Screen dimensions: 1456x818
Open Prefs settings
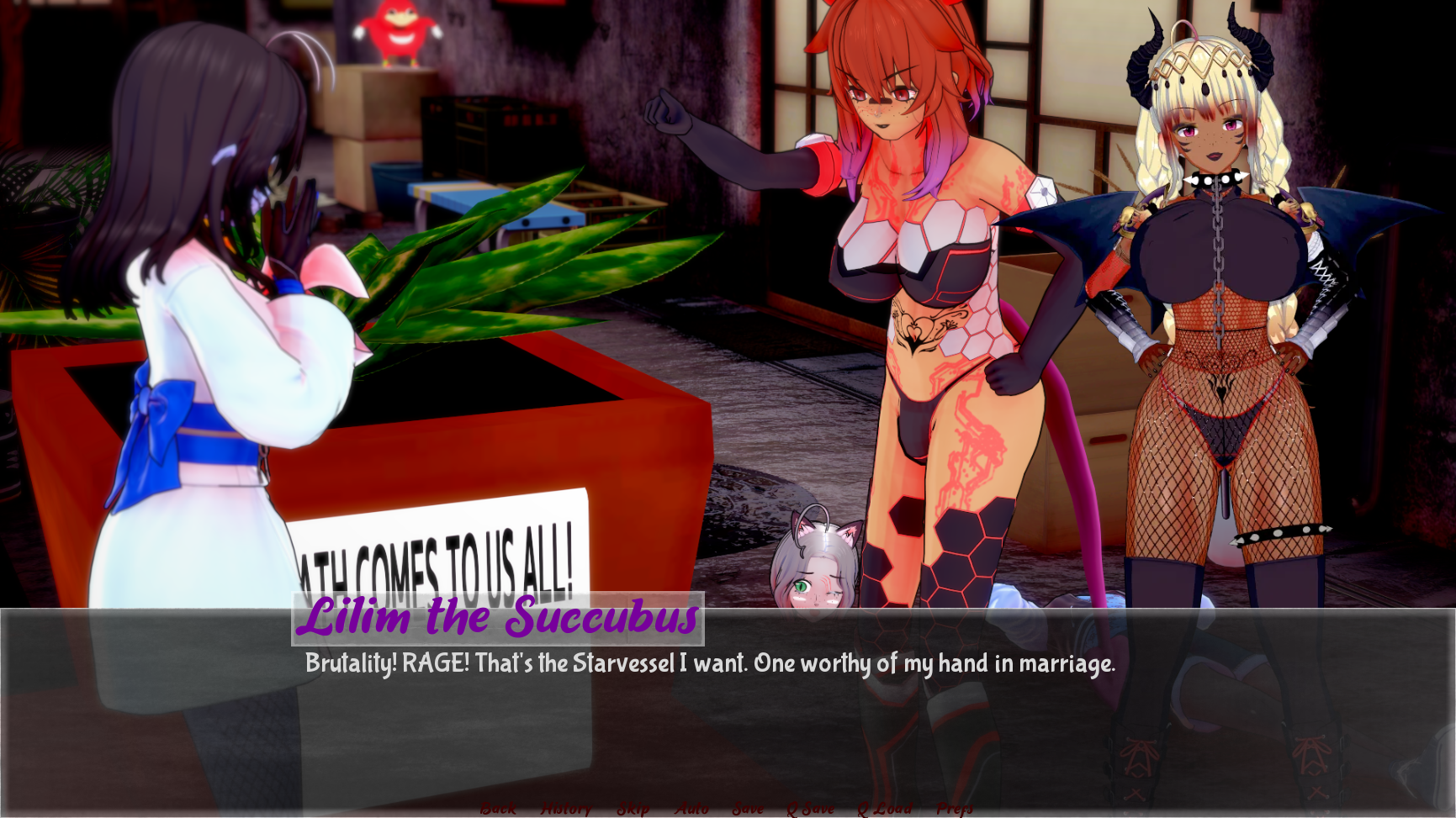(x=955, y=808)
